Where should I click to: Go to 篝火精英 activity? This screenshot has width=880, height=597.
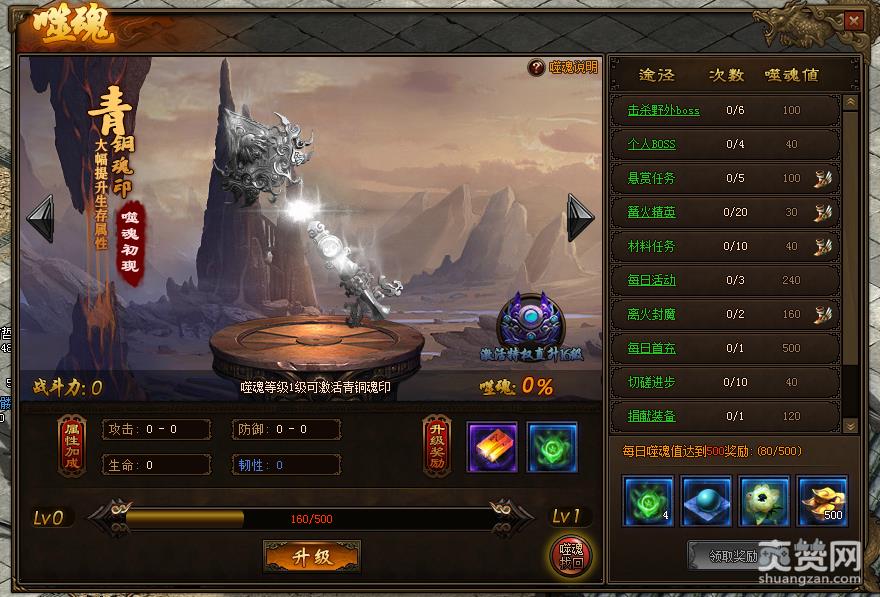click(651, 212)
